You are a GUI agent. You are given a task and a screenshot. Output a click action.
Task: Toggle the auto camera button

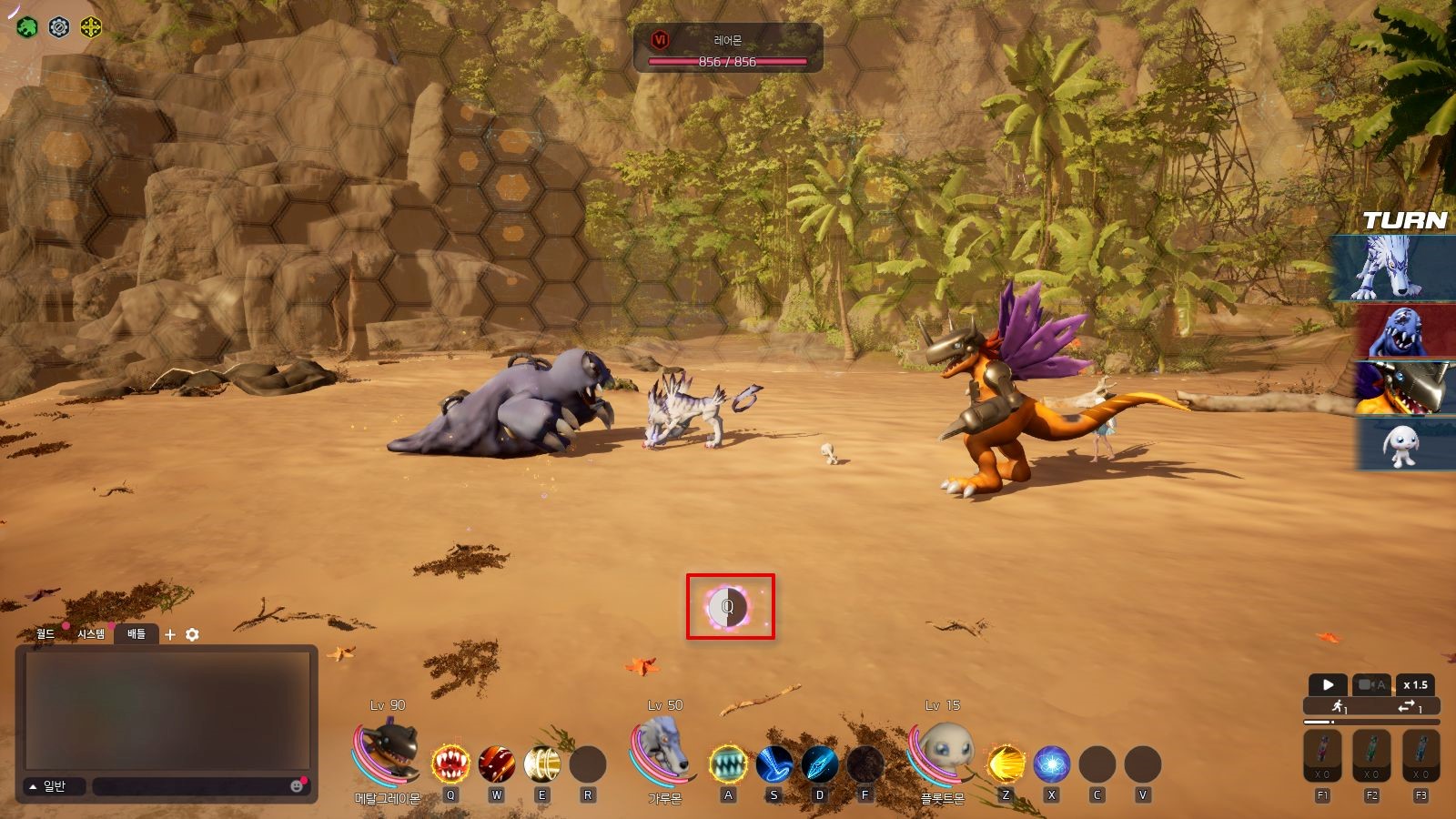[1371, 684]
